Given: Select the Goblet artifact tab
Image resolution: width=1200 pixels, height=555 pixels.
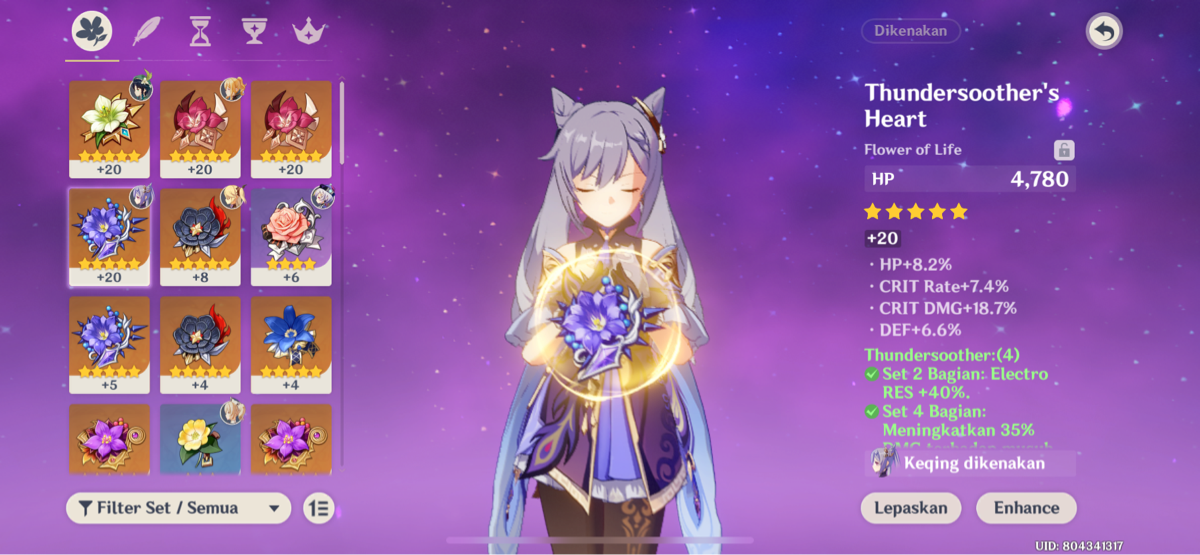Looking at the screenshot, I should pyautogui.click(x=254, y=32).
